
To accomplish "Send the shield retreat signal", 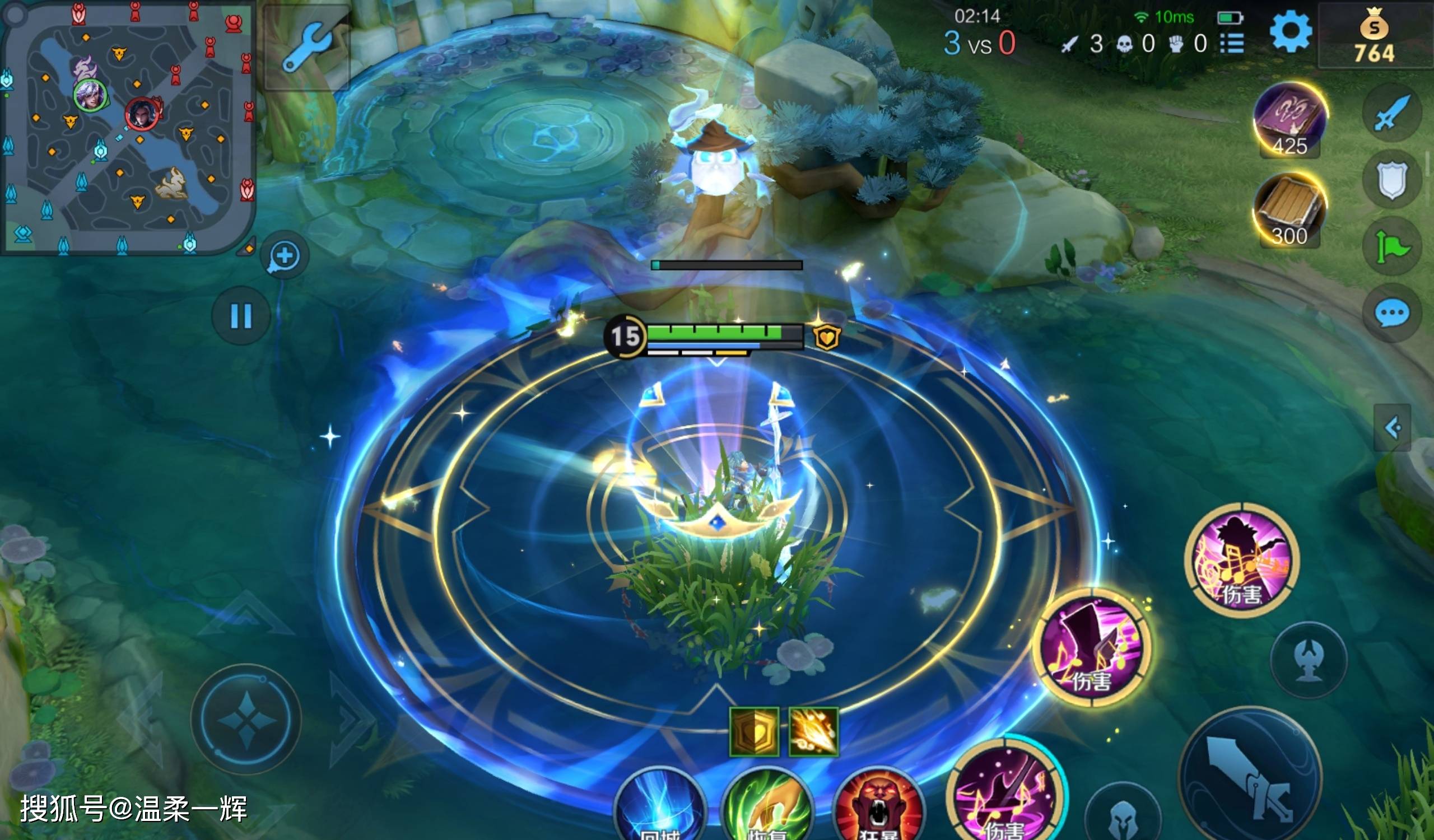I will point(1391,180).
